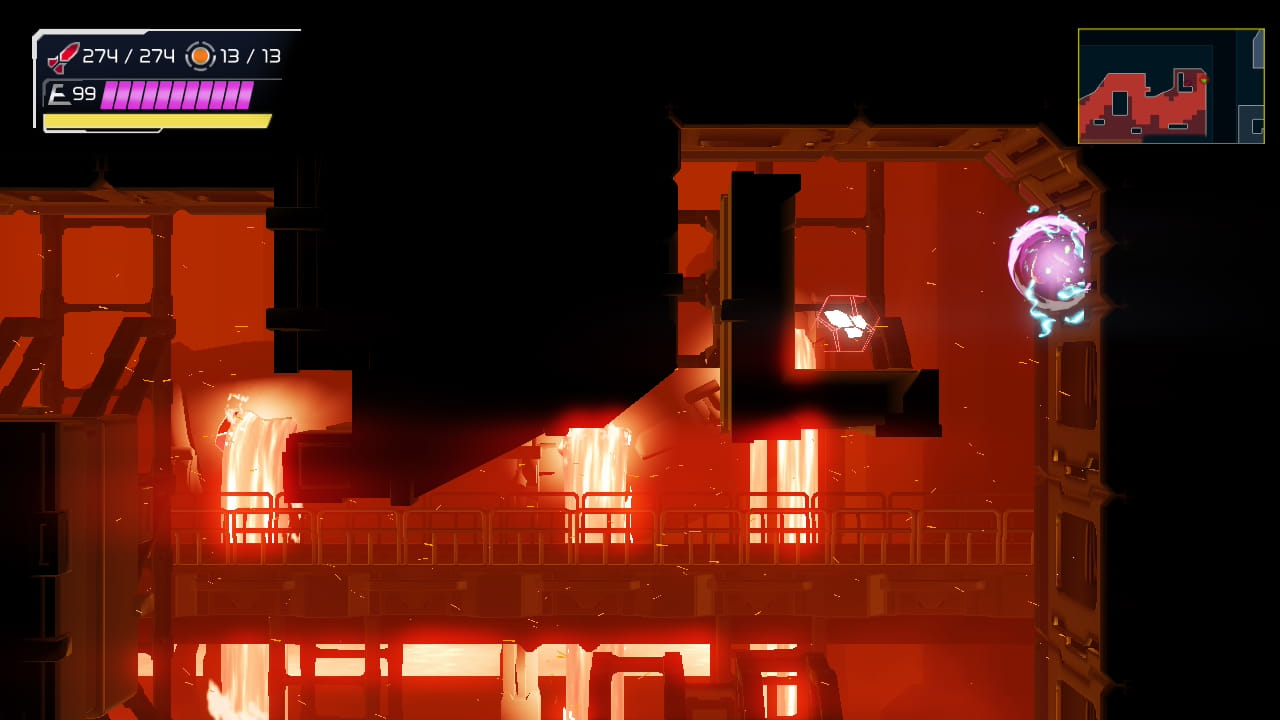Click the red missile counter icon
1280x720 pixels.
click(x=62, y=55)
